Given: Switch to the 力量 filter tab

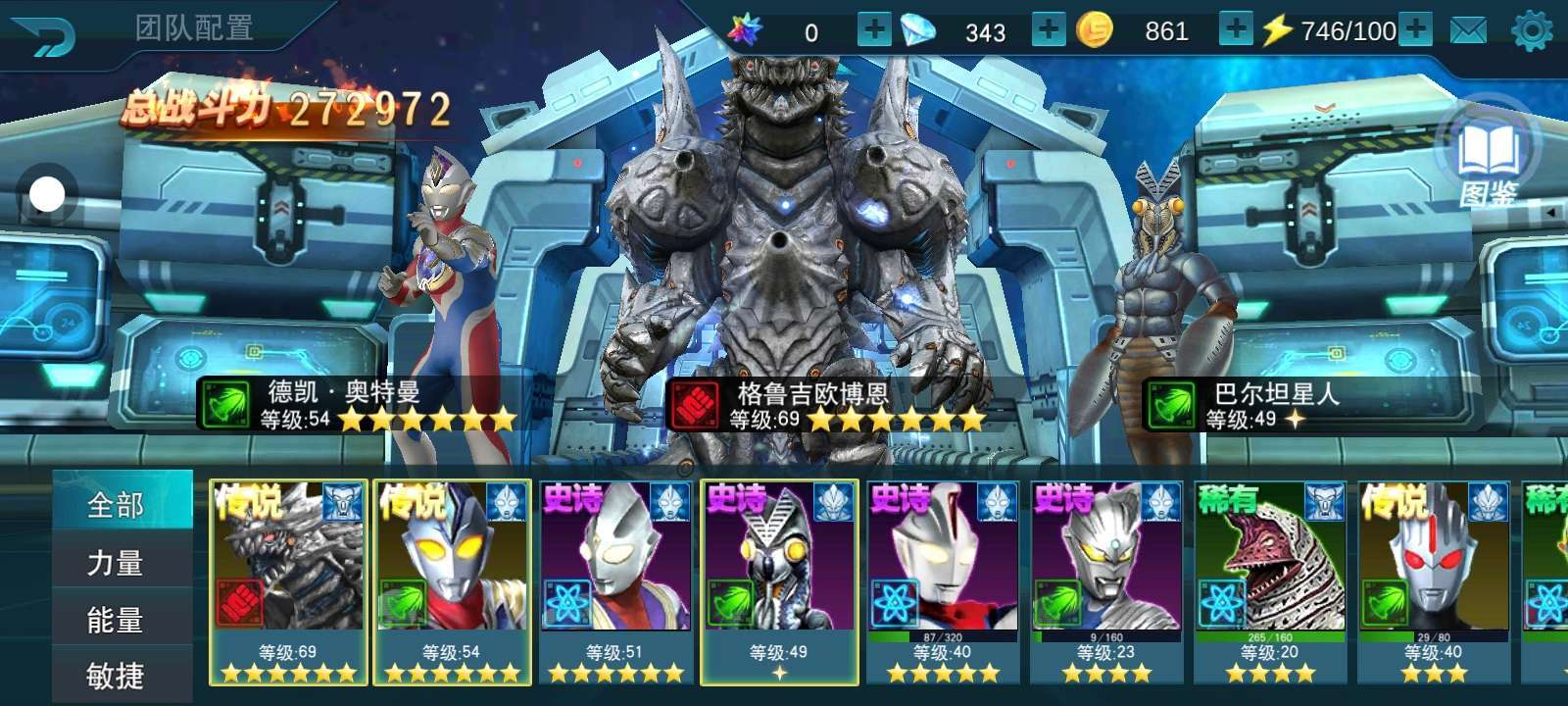Looking at the screenshot, I should 118,562.
